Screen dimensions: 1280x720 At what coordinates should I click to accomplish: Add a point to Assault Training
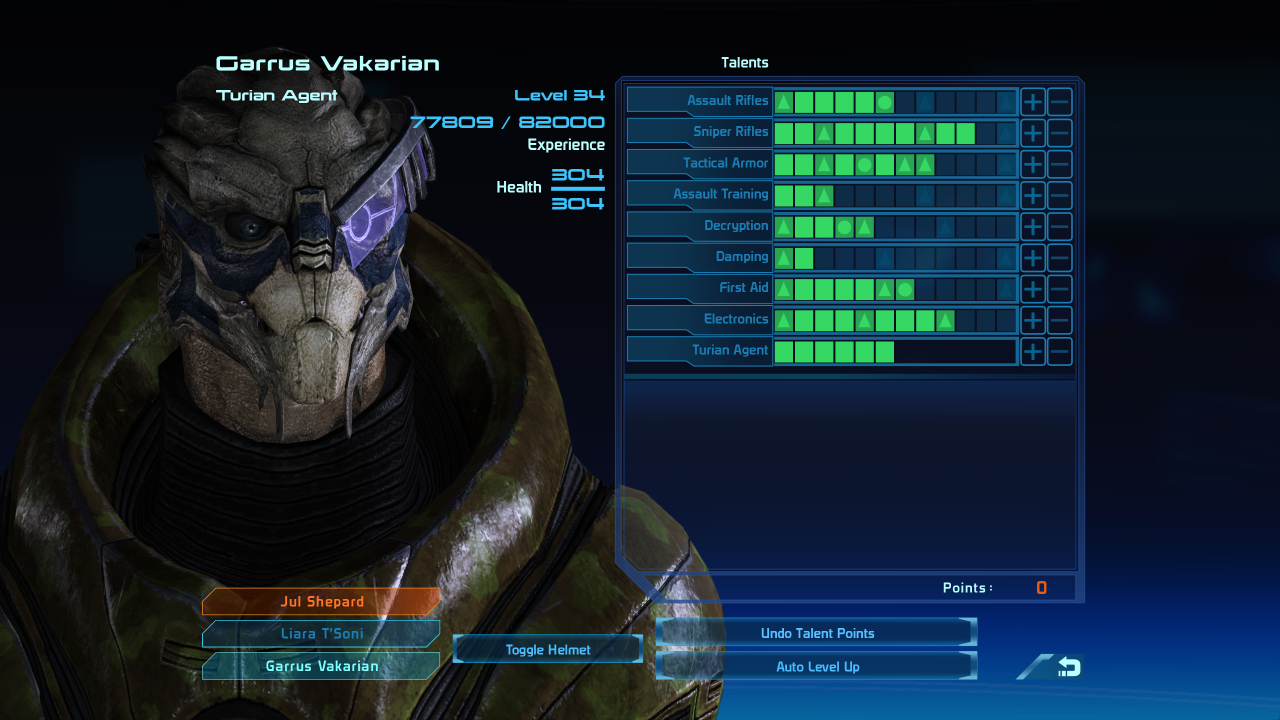pos(1032,195)
